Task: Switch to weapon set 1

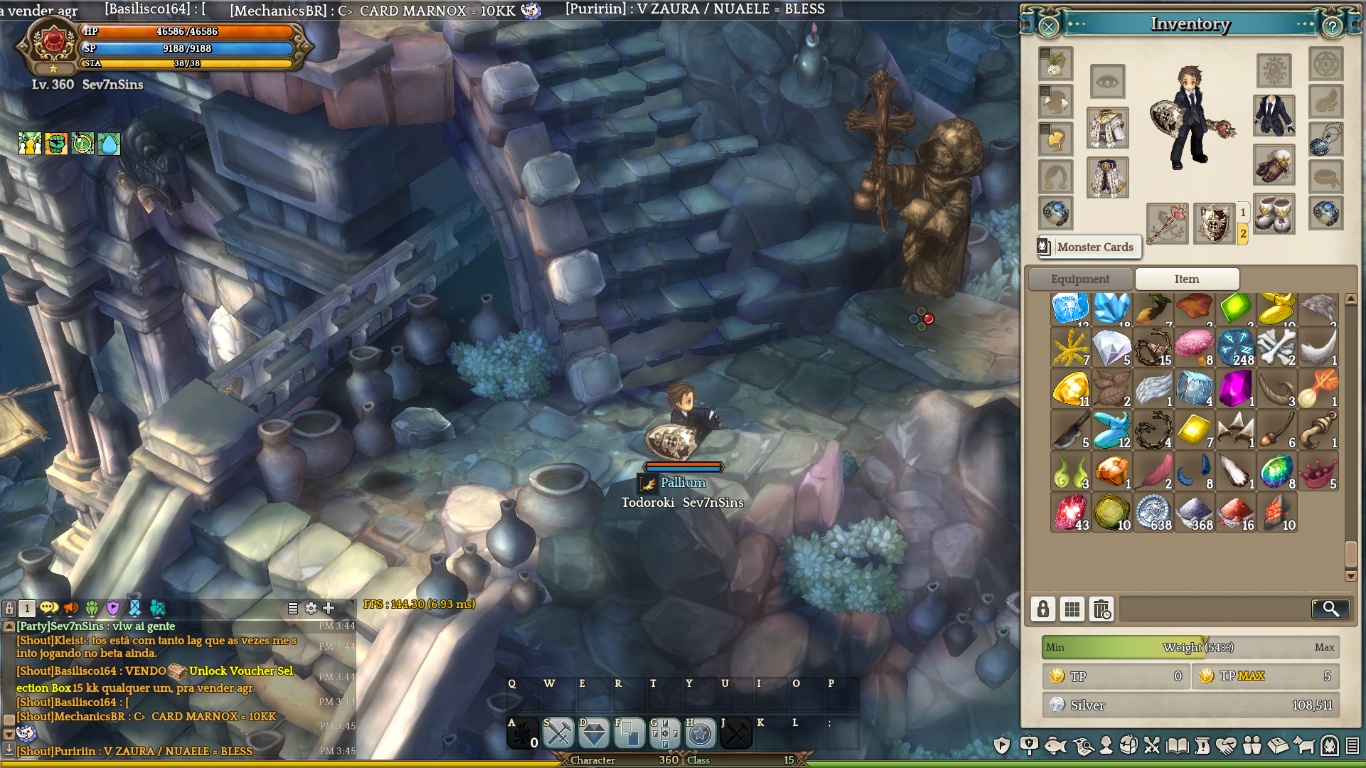Action: click(1243, 213)
